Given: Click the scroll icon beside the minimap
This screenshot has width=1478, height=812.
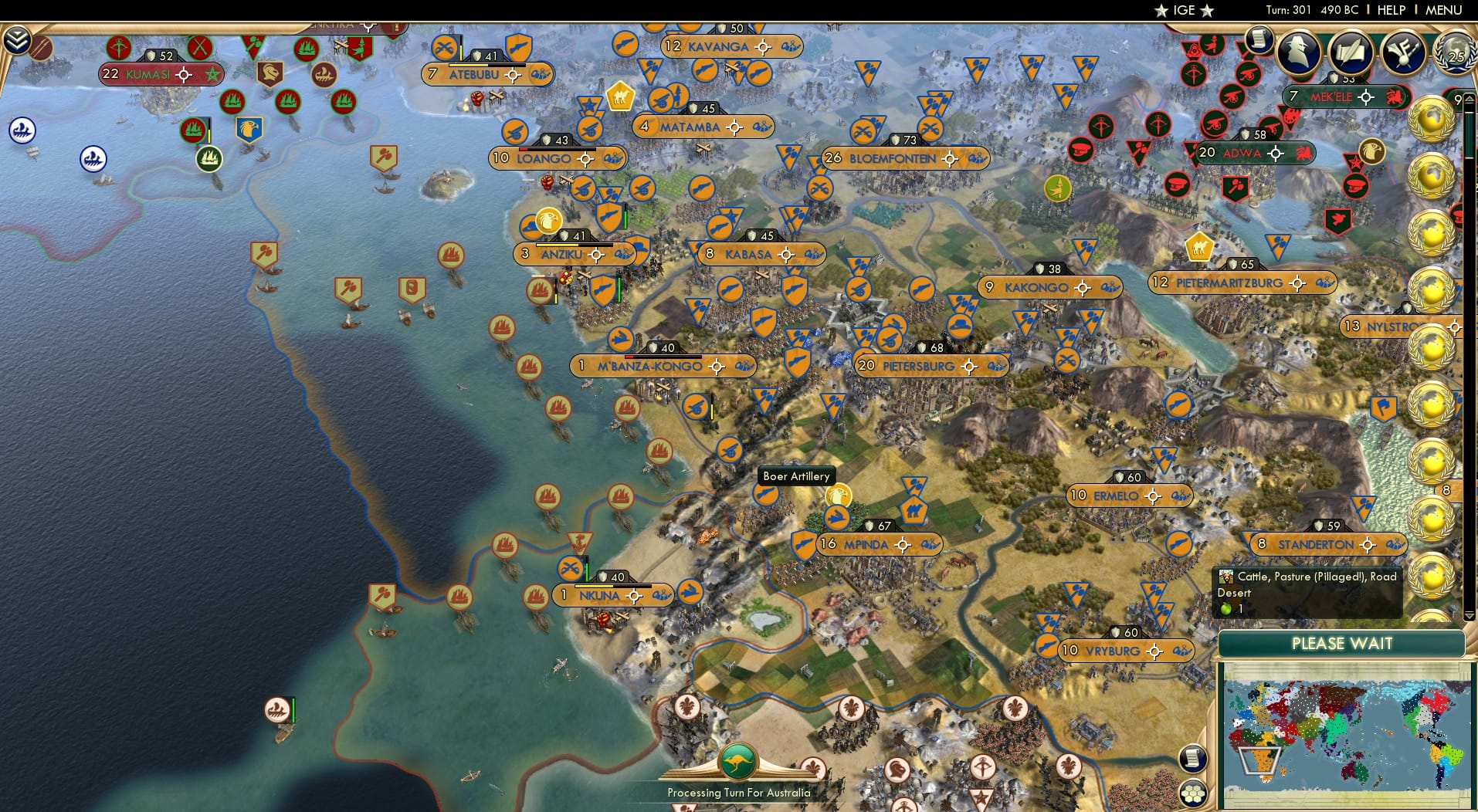Looking at the screenshot, I should click(1194, 759).
